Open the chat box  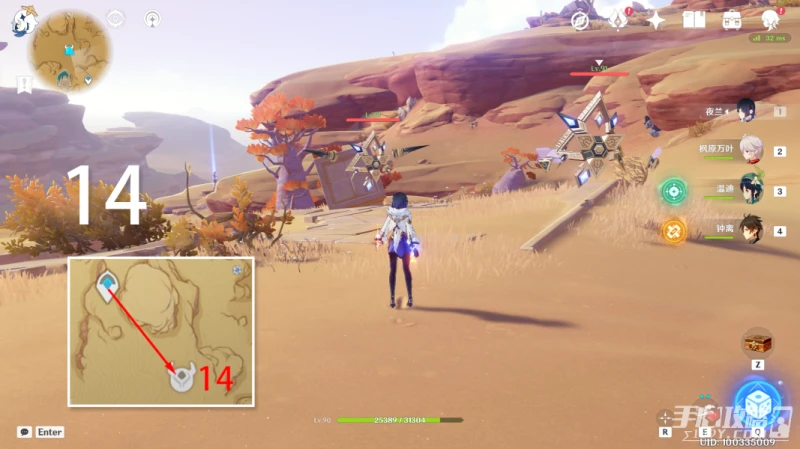24,432
